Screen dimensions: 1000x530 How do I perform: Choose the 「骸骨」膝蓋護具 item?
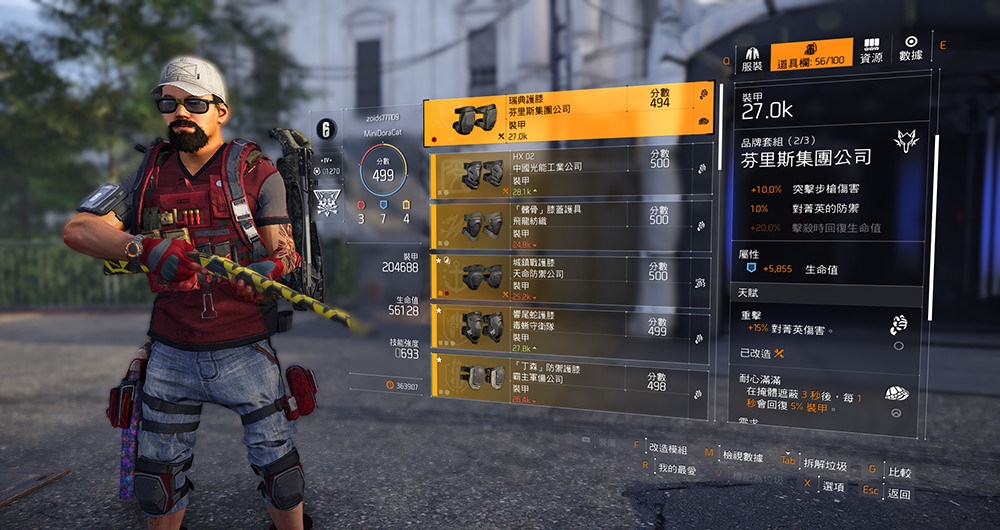click(x=570, y=225)
